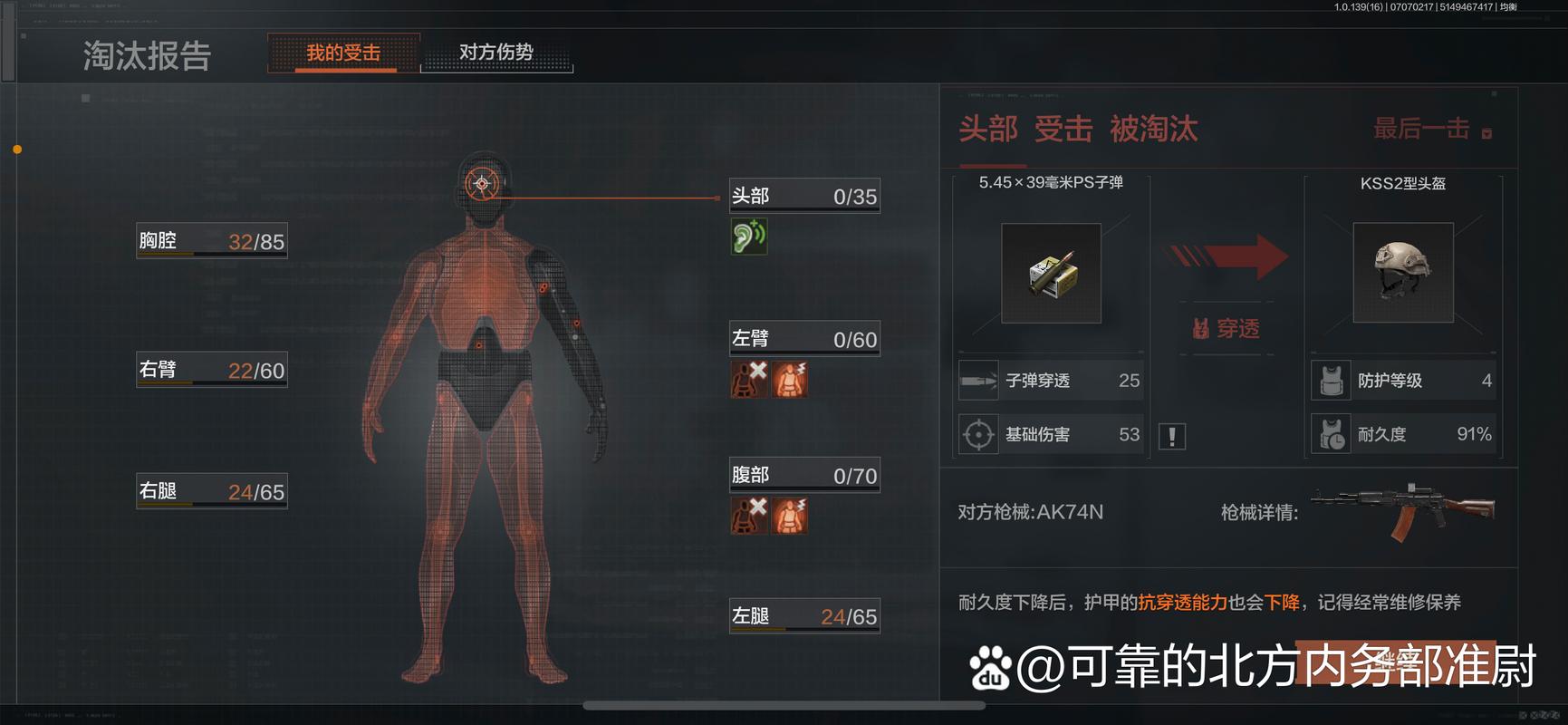Screen dimensions: 1568x725
Task: Click the 5.45×39 PS ammo thumbnail
Action: pos(1051,273)
